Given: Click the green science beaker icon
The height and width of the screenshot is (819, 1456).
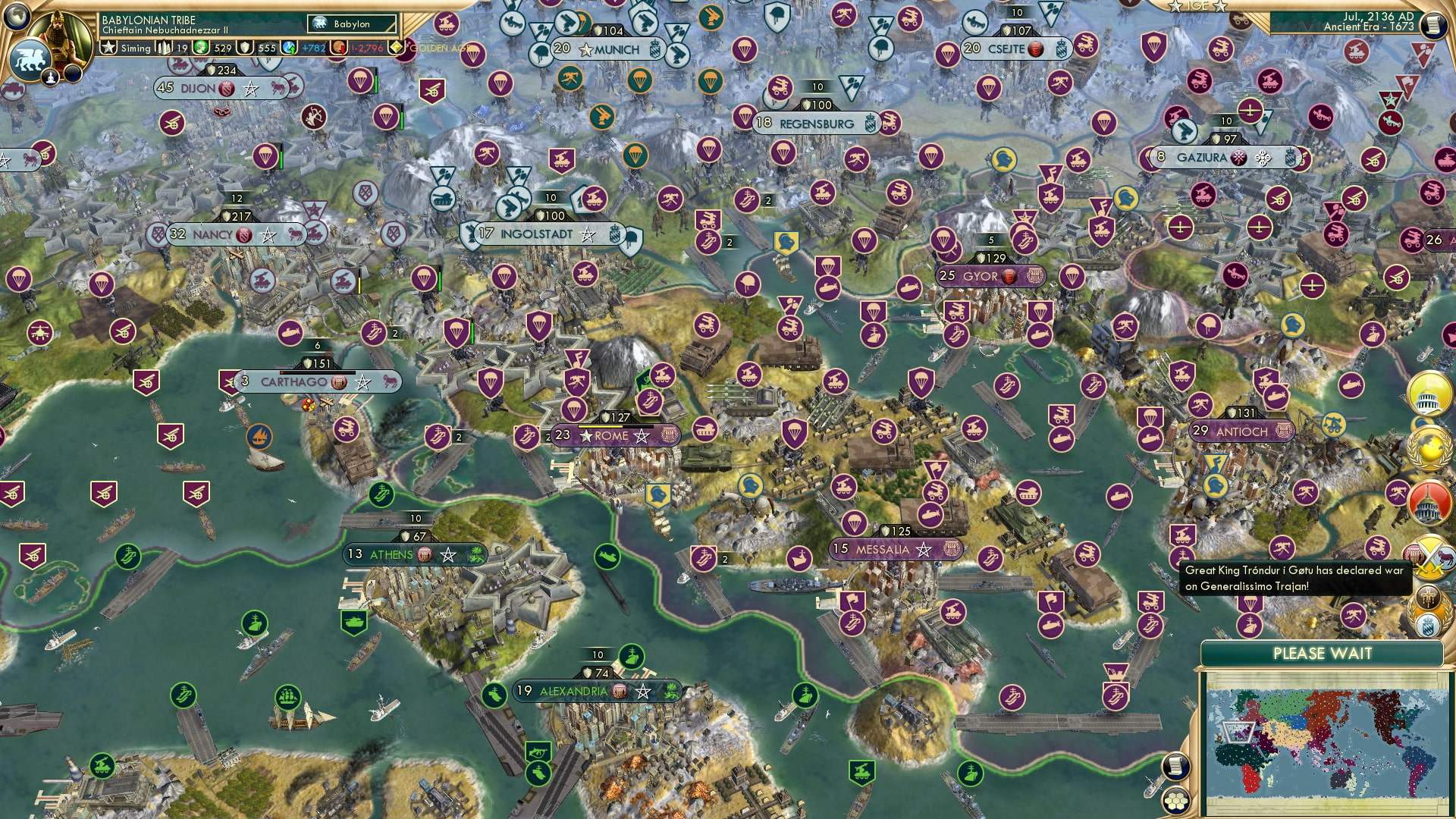Looking at the screenshot, I should 200,49.
